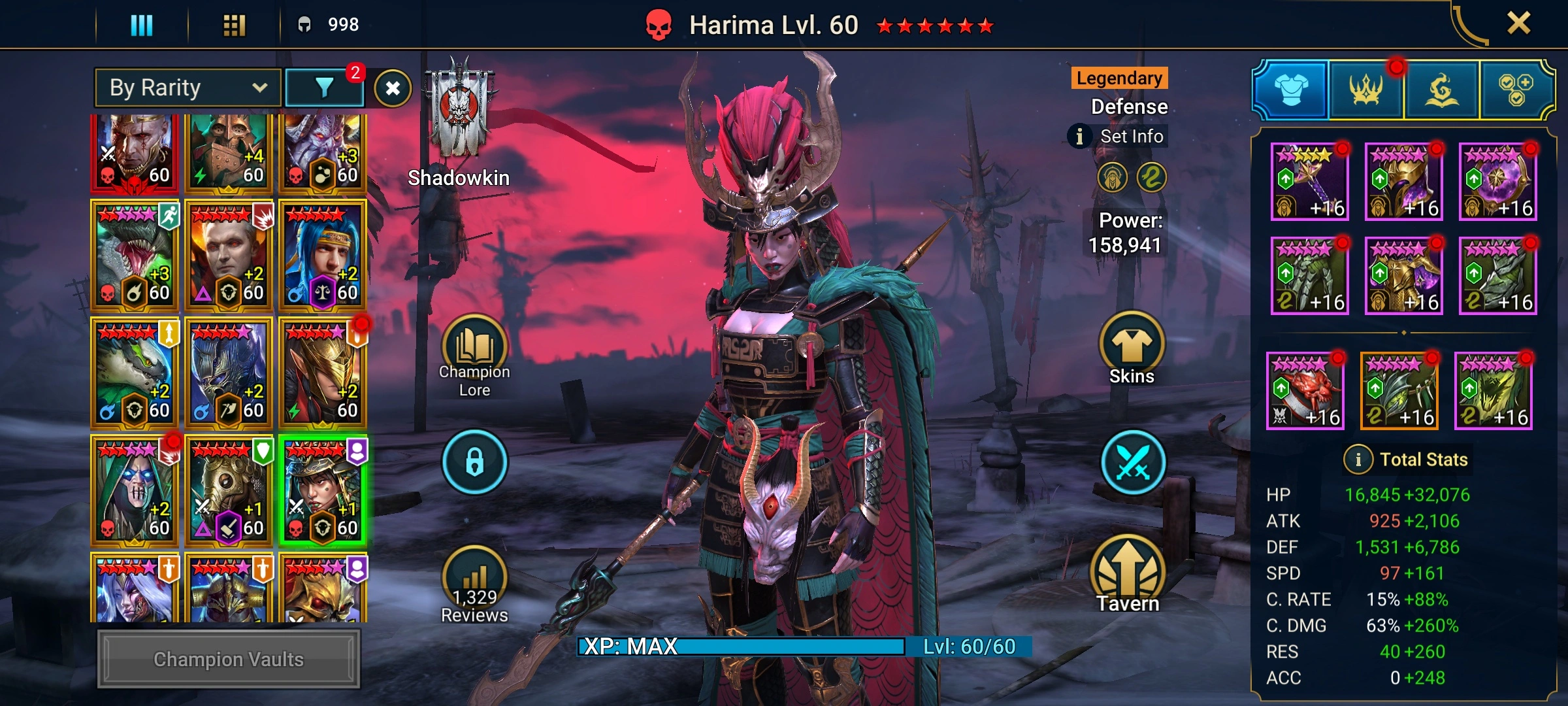Close the champion screen
This screenshot has width=1568, height=706.
(1518, 24)
